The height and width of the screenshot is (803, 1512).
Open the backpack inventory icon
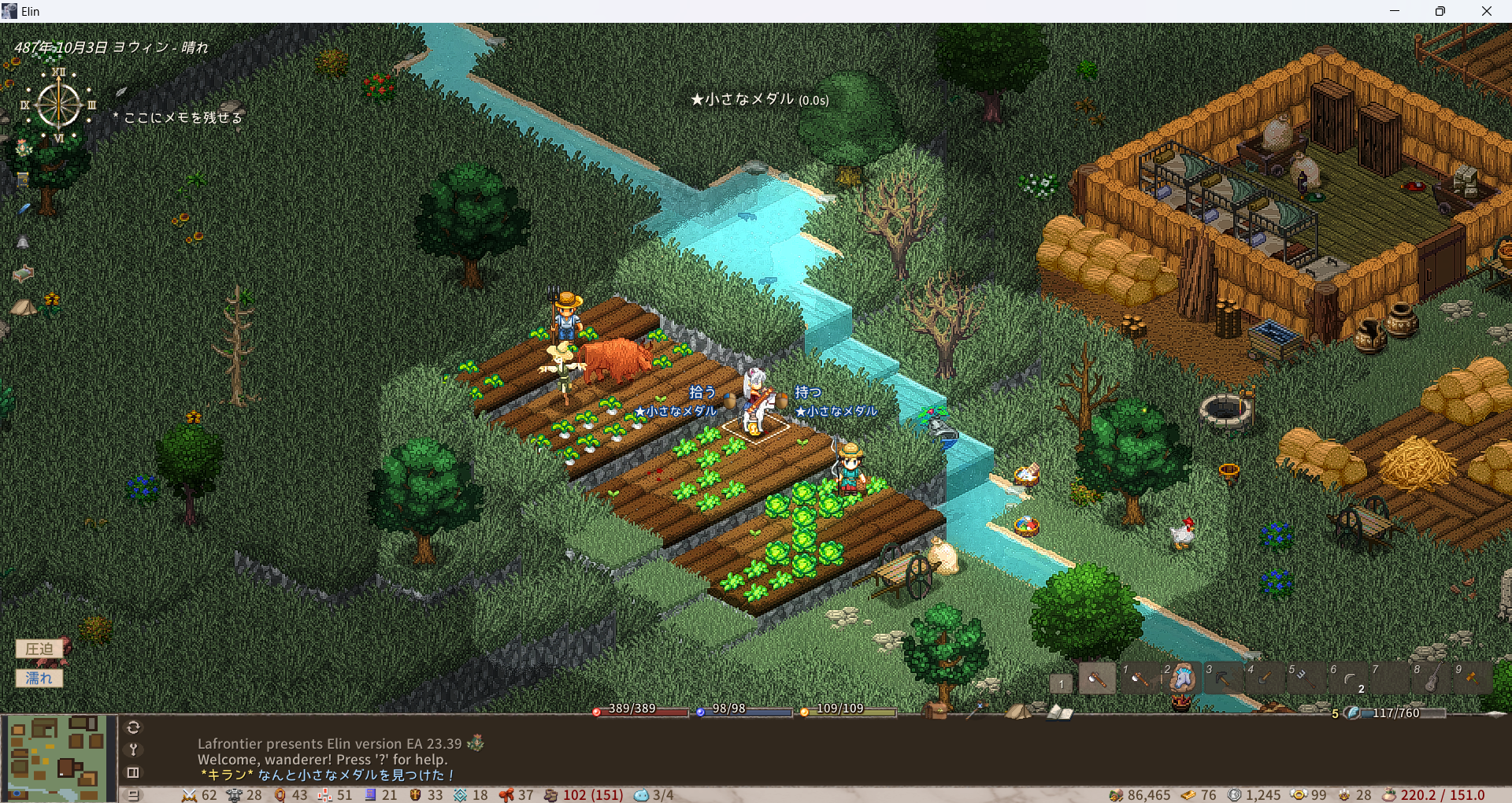point(936,710)
